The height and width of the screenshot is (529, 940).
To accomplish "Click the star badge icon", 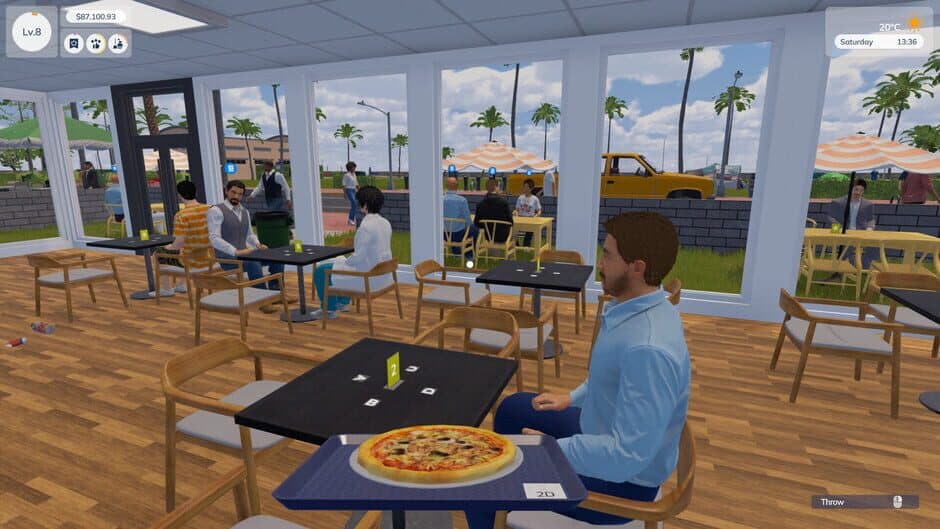I will click(x=74, y=43).
